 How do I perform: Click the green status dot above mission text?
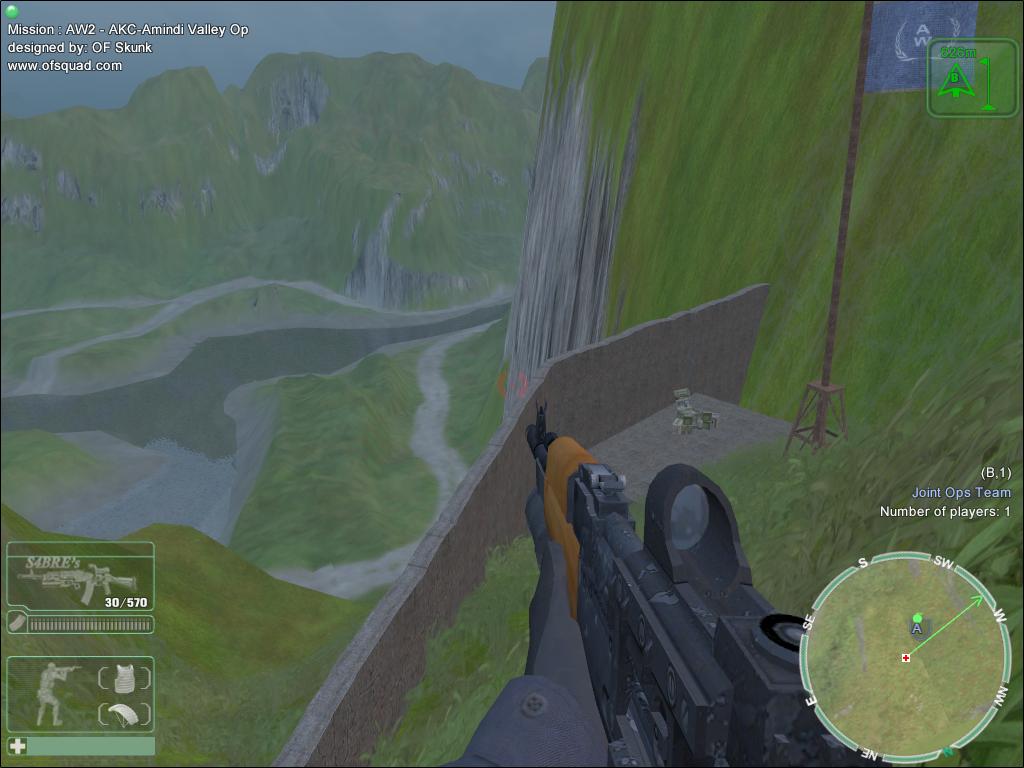12,12
